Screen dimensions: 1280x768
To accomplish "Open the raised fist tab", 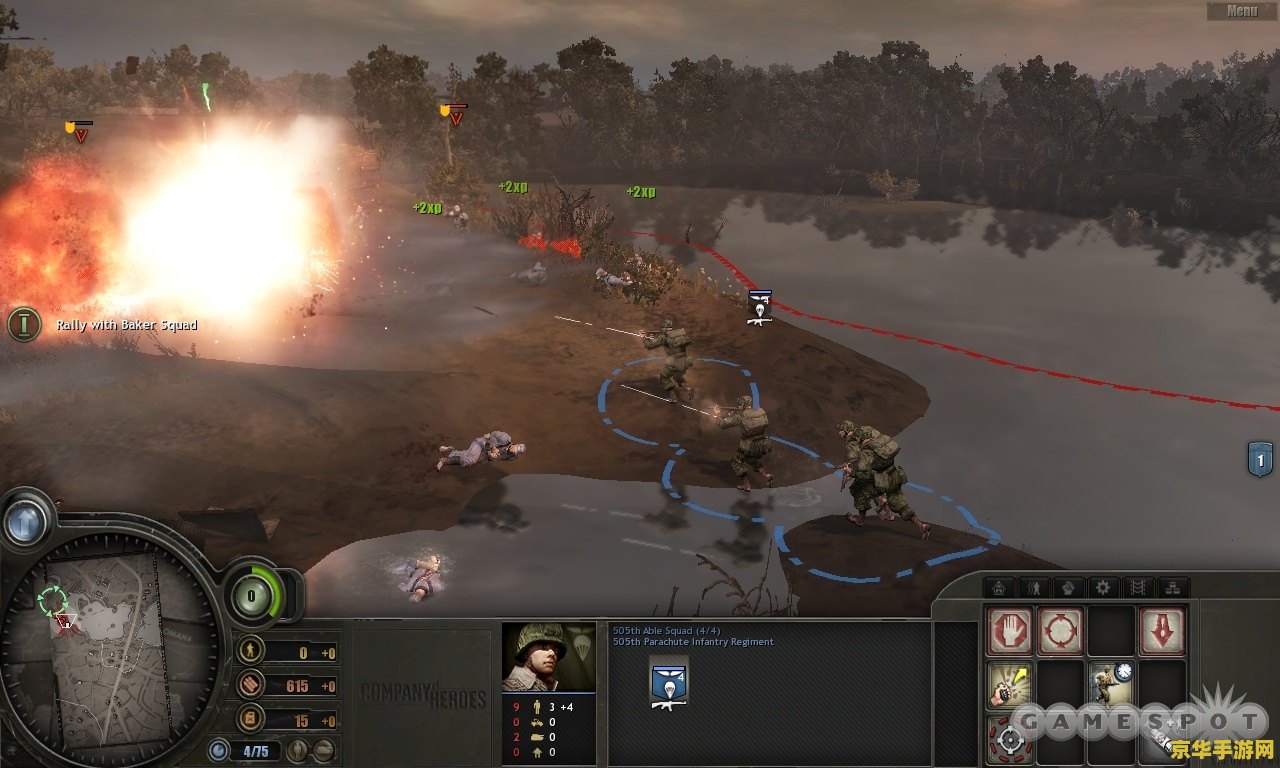I will 1068,588.
